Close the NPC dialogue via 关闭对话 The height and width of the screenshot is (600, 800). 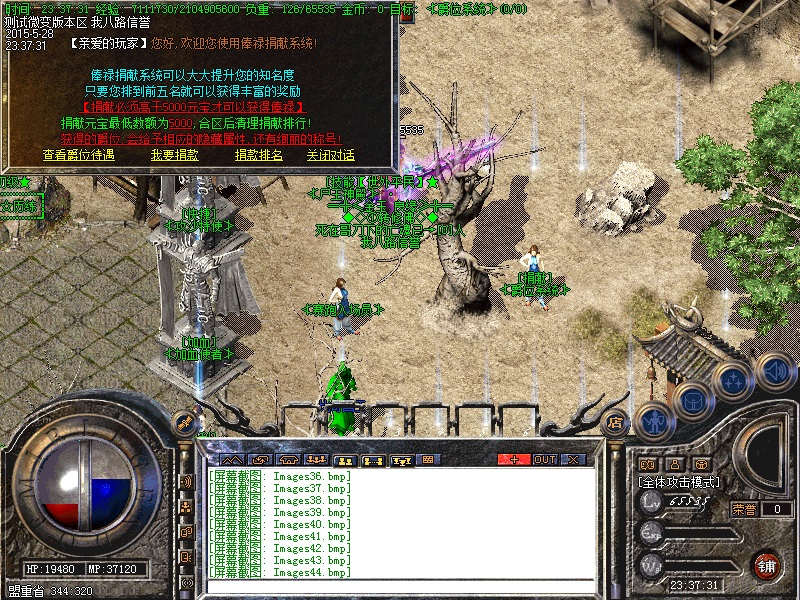click(330, 155)
